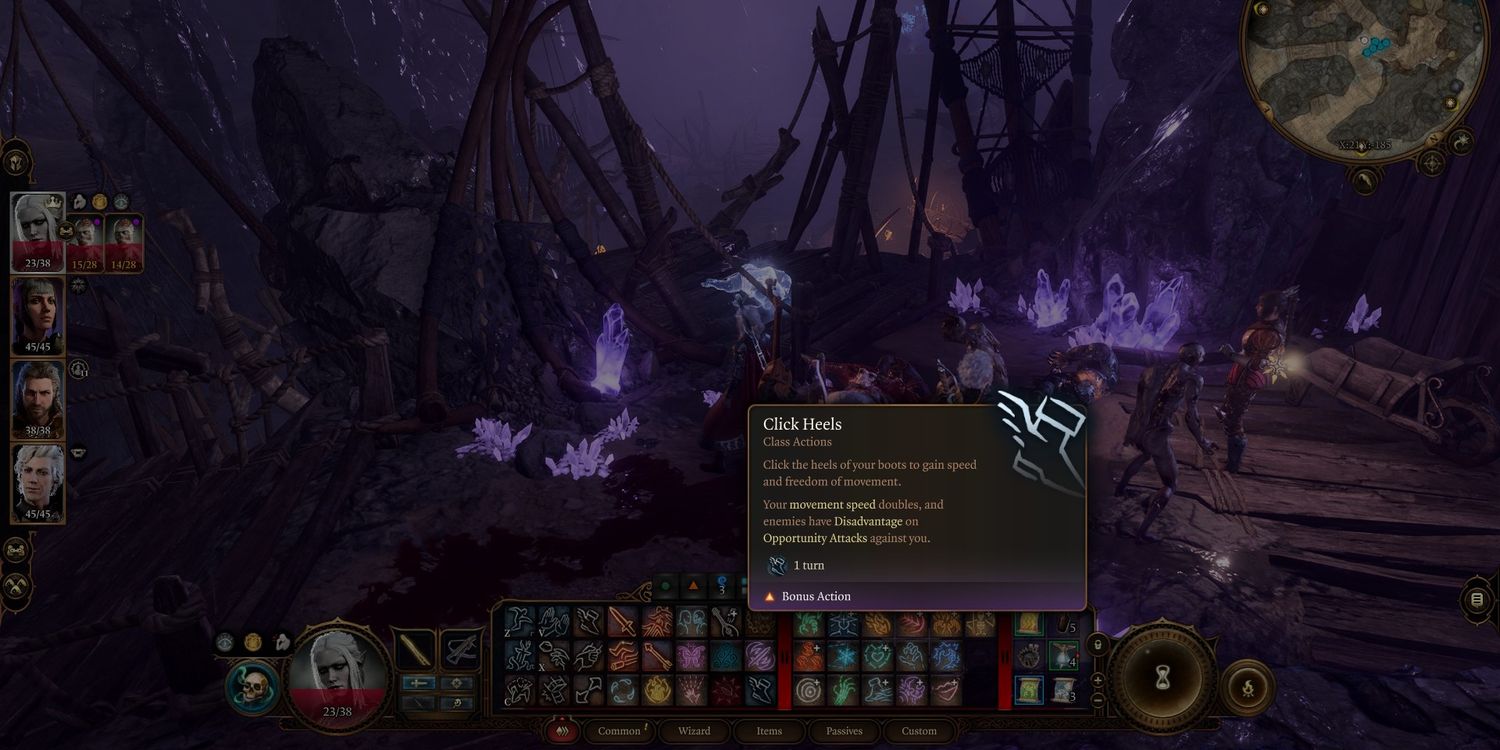Select the white-curly-haired companion portrait

click(x=38, y=482)
